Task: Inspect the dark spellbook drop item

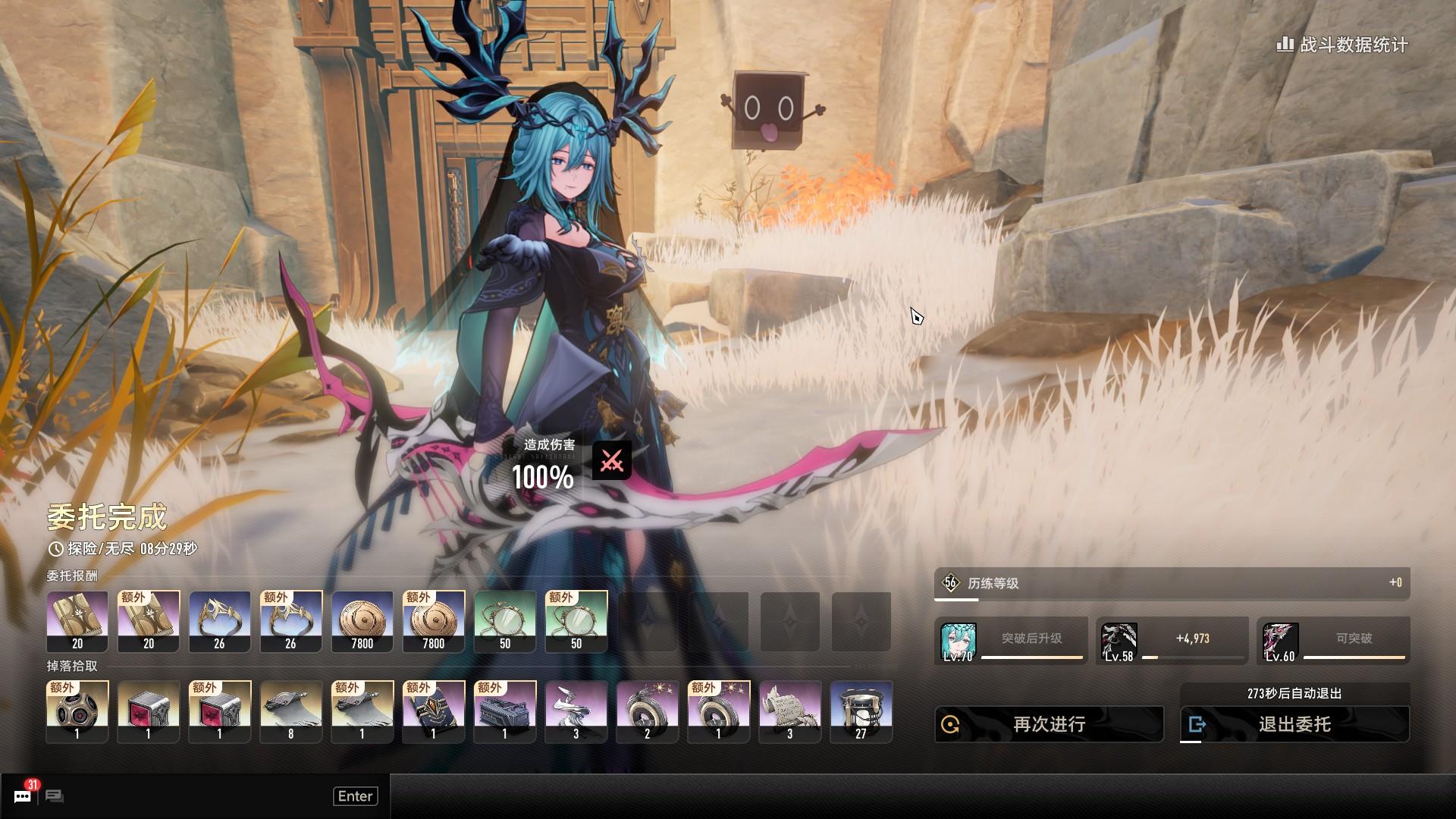Action: [x=434, y=711]
